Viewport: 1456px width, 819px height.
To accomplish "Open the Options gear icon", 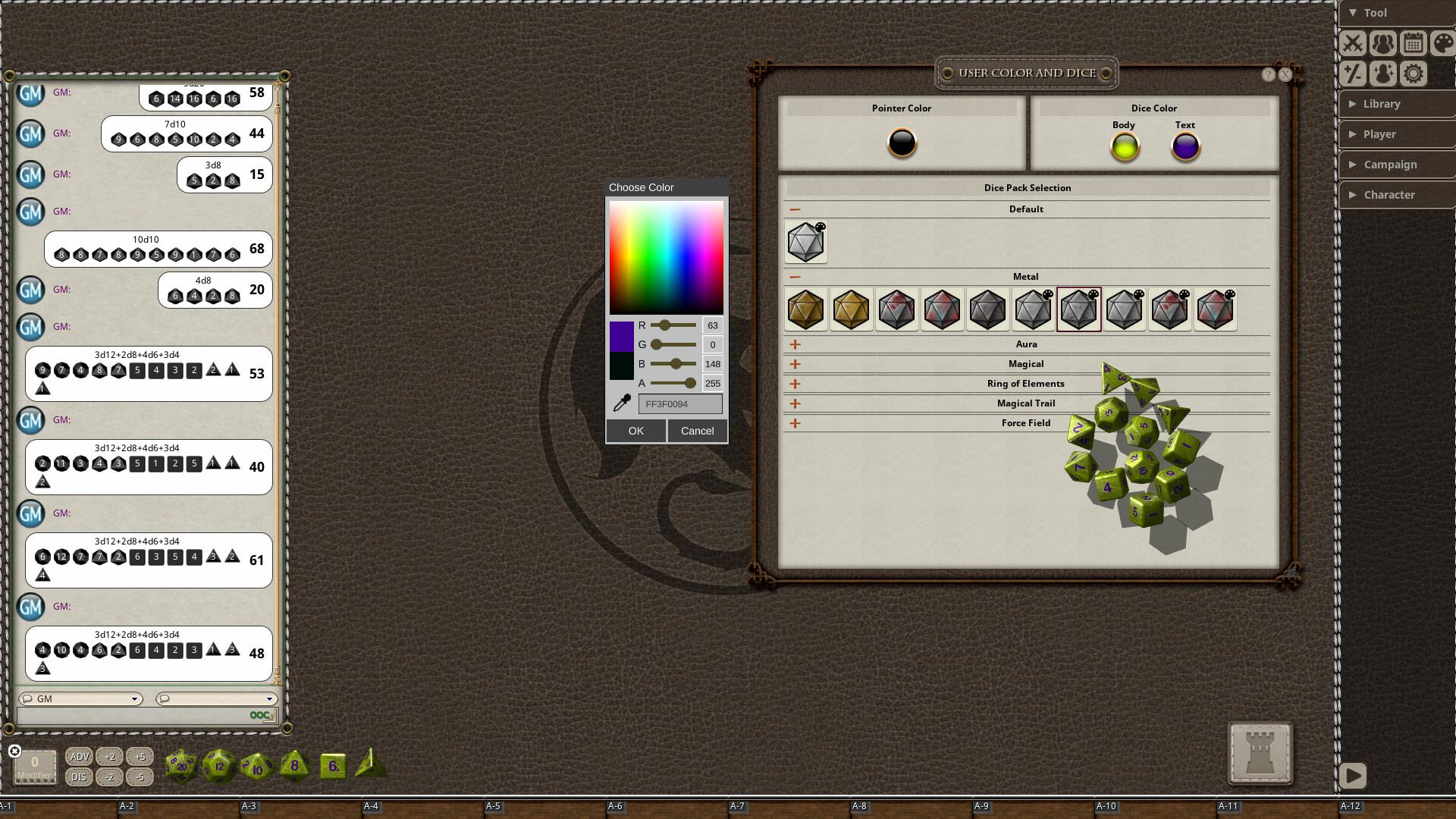I will pyautogui.click(x=1413, y=74).
